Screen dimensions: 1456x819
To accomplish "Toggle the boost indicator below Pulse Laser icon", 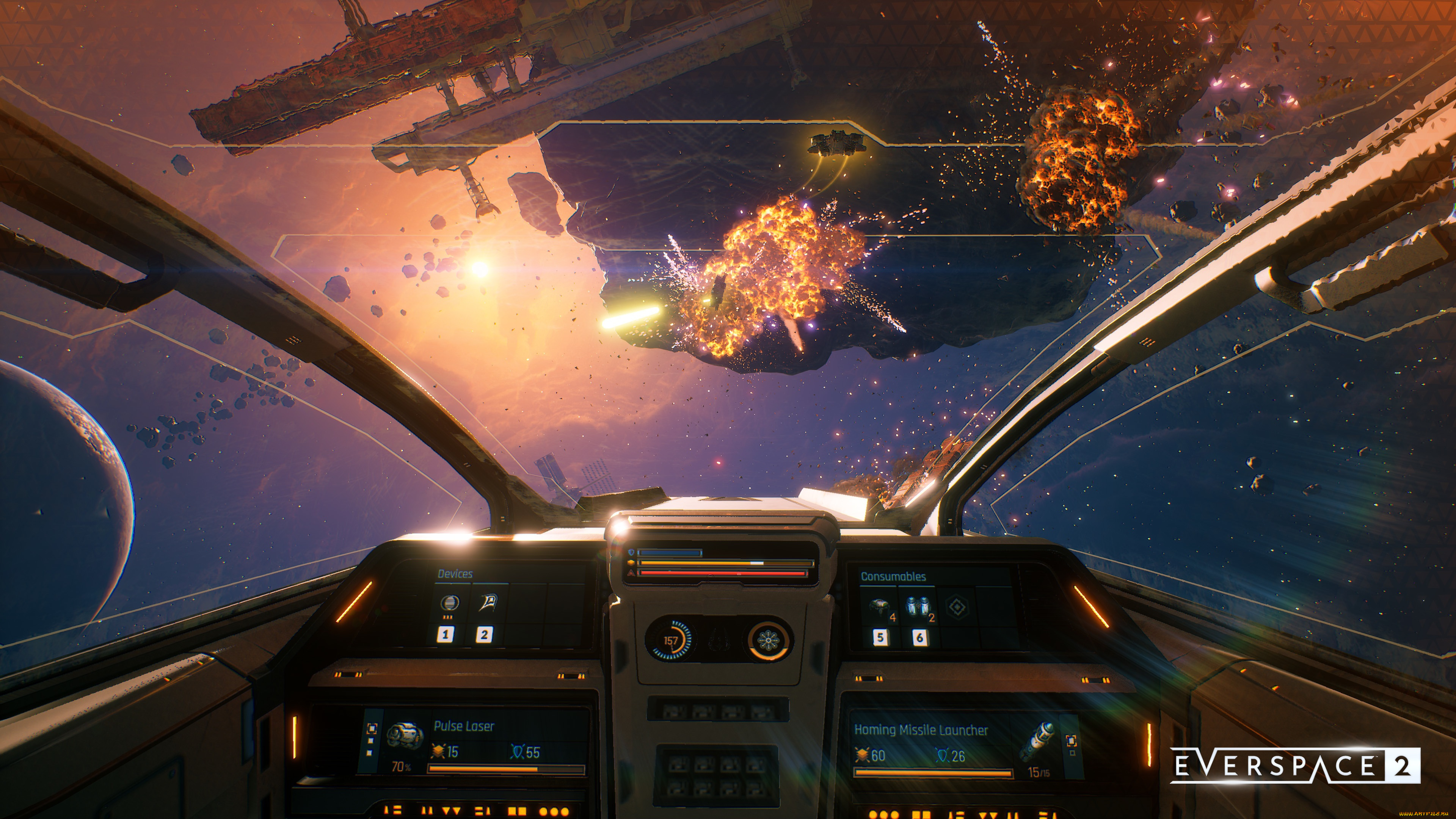I will point(401,767).
